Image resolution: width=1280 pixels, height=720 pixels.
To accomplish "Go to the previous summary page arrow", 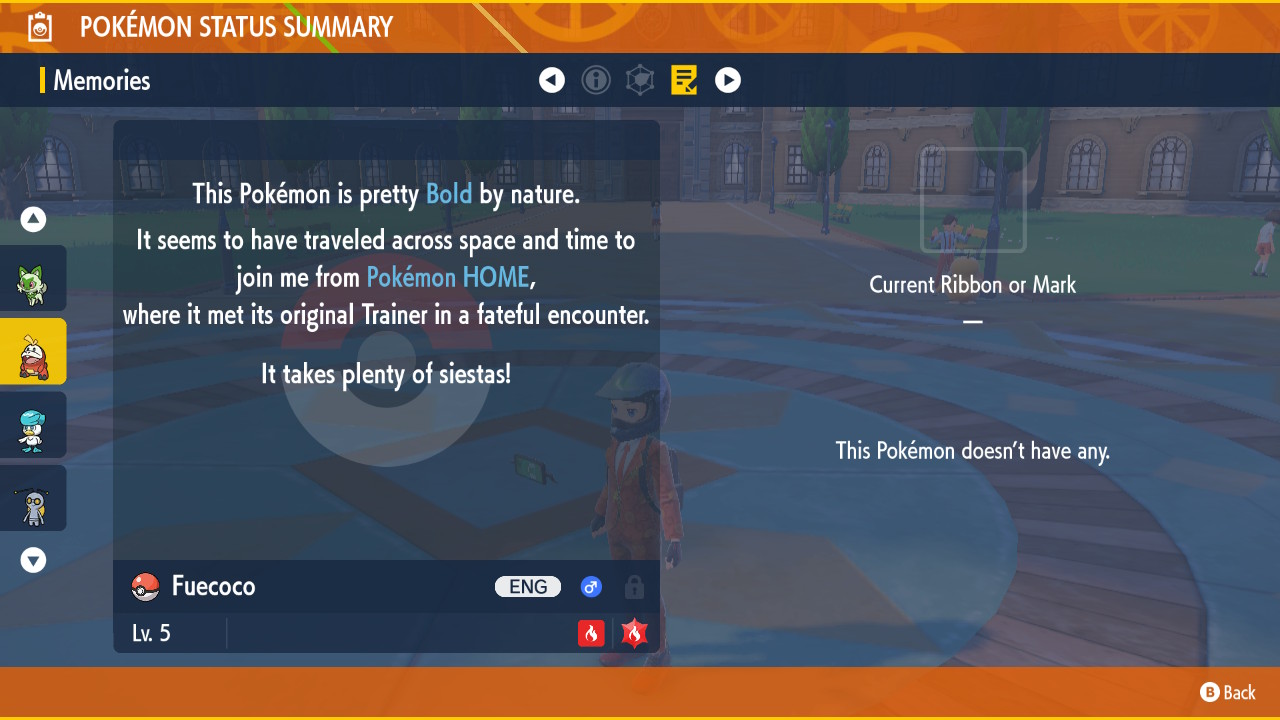I will point(552,80).
